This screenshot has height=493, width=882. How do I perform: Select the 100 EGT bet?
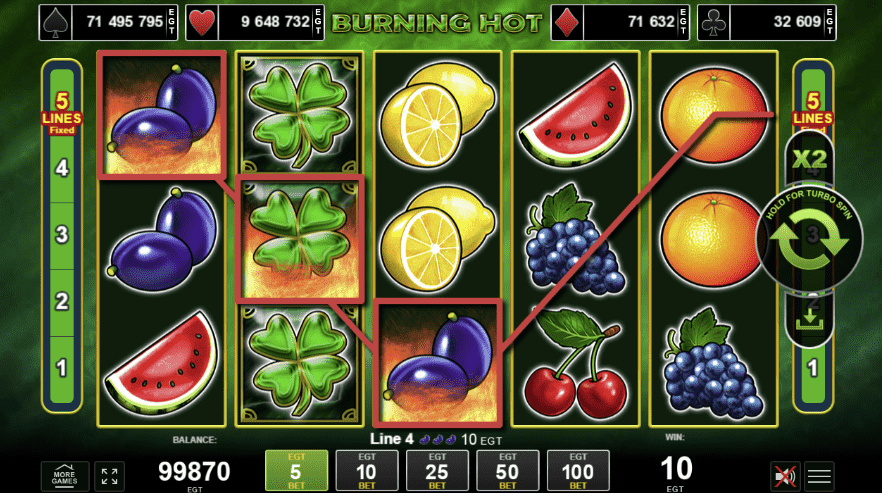click(x=578, y=470)
